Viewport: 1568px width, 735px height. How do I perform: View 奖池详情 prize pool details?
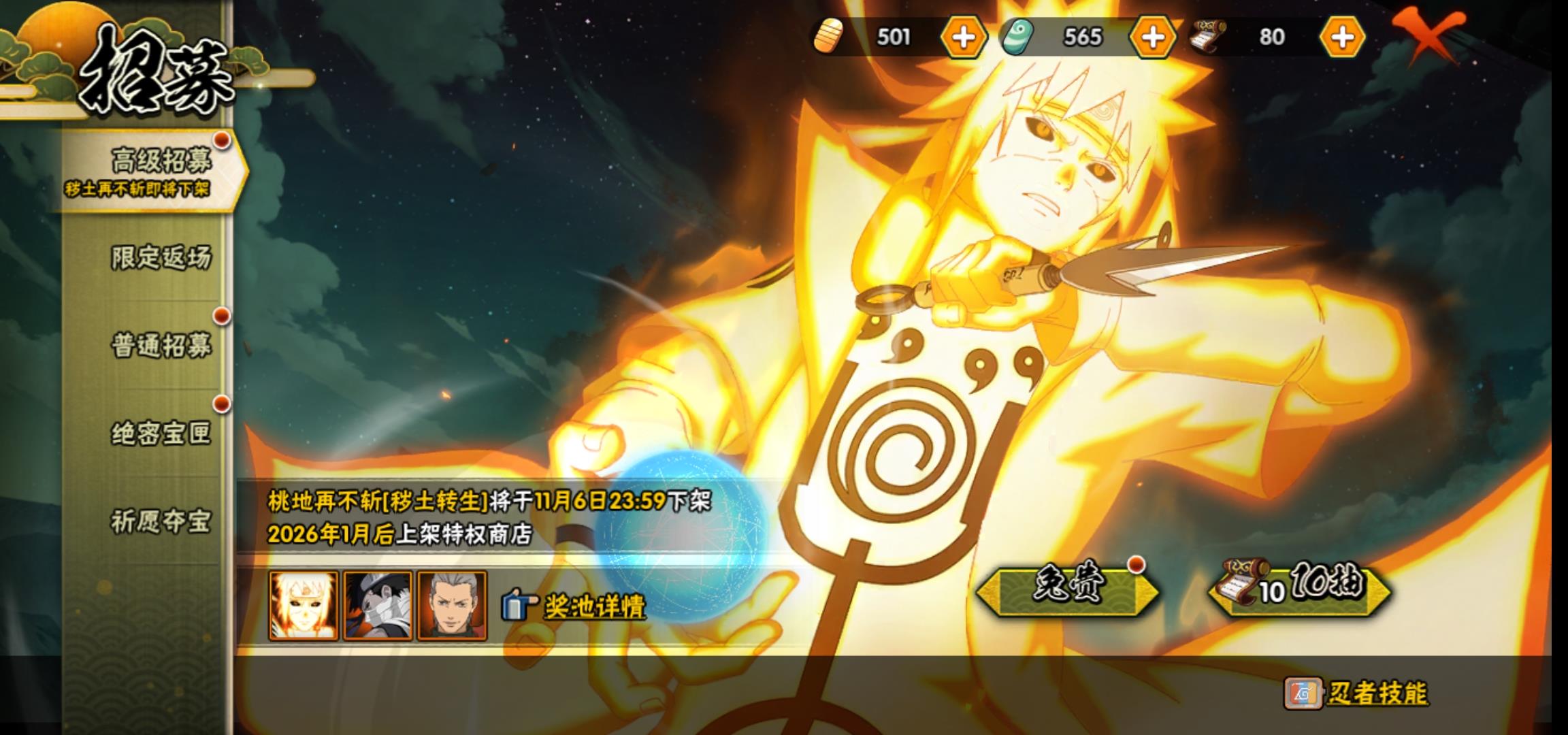coord(593,606)
